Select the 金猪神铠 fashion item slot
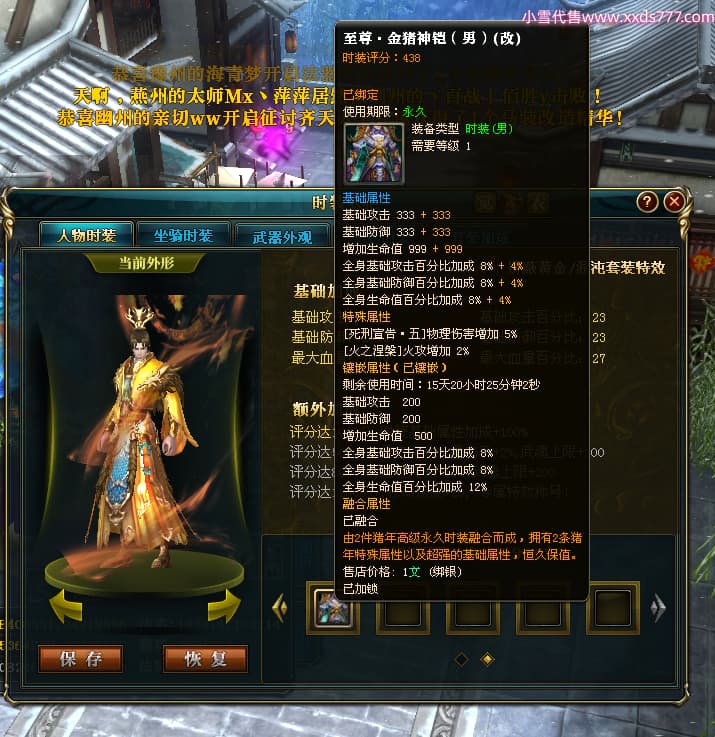The height and width of the screenshot is (737, 715). point(332,607)
